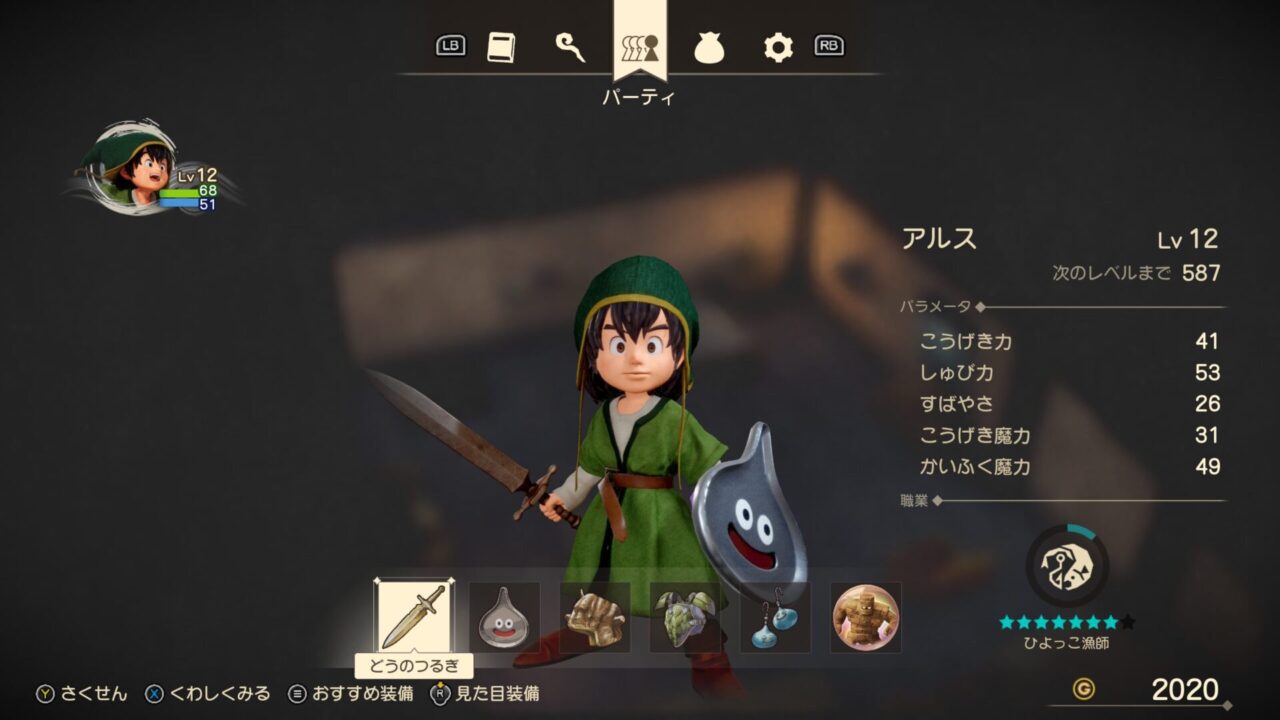The image size is (1280, 720).
Task: Select the パーティ party tab
Action: 639,47
